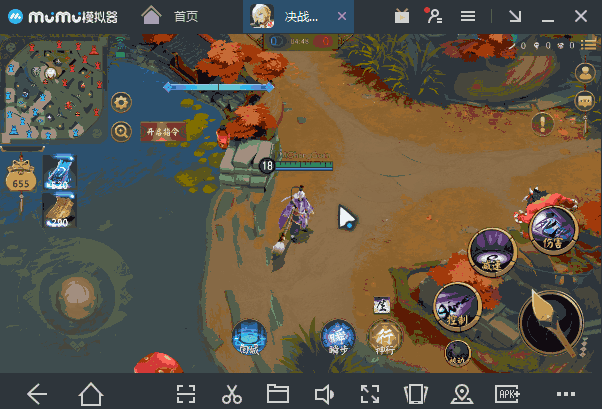The image size is (602, 409).
Task: Open the shop via gold pouch
Action: 20,177
